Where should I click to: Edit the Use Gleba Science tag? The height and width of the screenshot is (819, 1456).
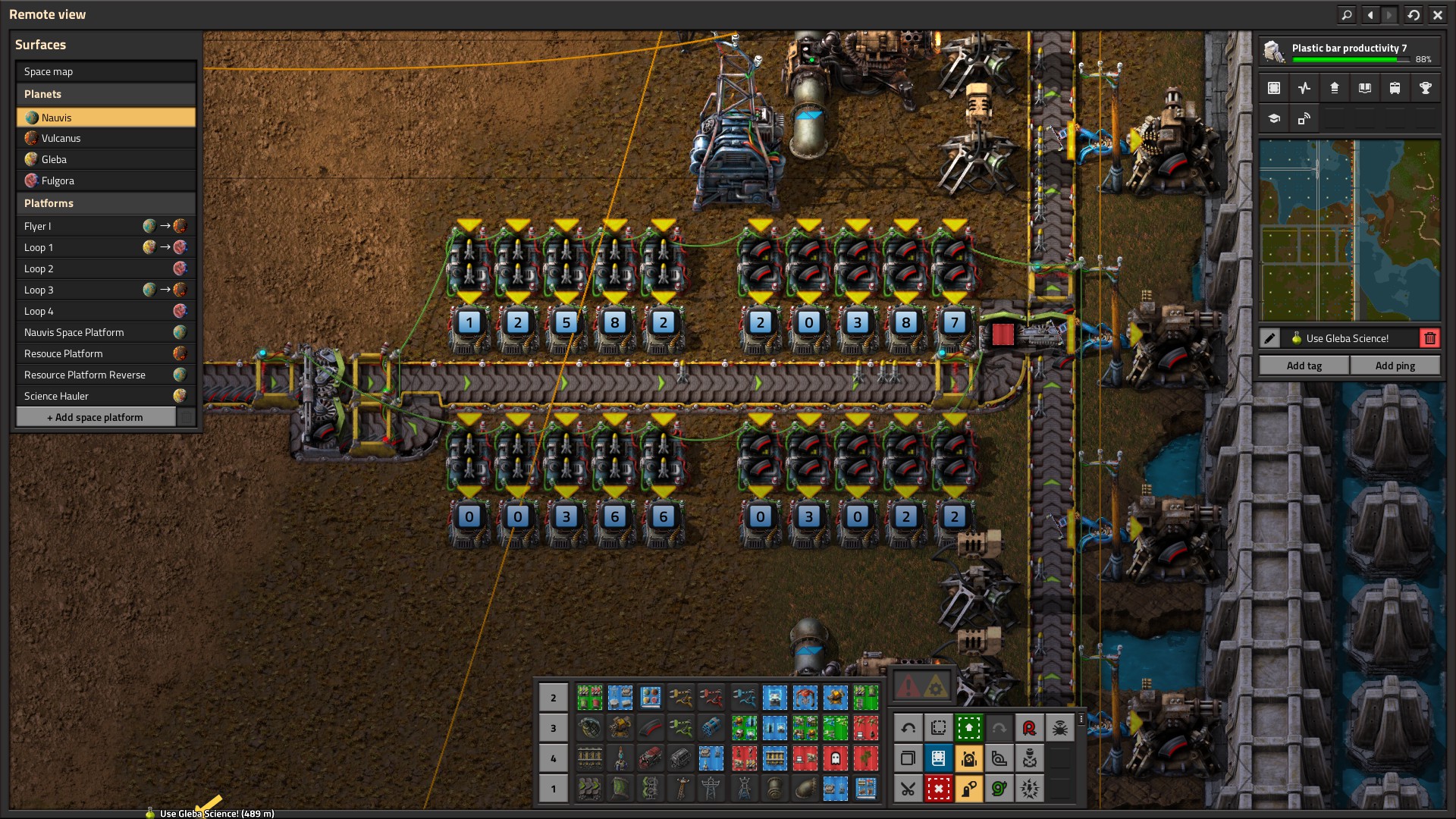pos(1270,338)
